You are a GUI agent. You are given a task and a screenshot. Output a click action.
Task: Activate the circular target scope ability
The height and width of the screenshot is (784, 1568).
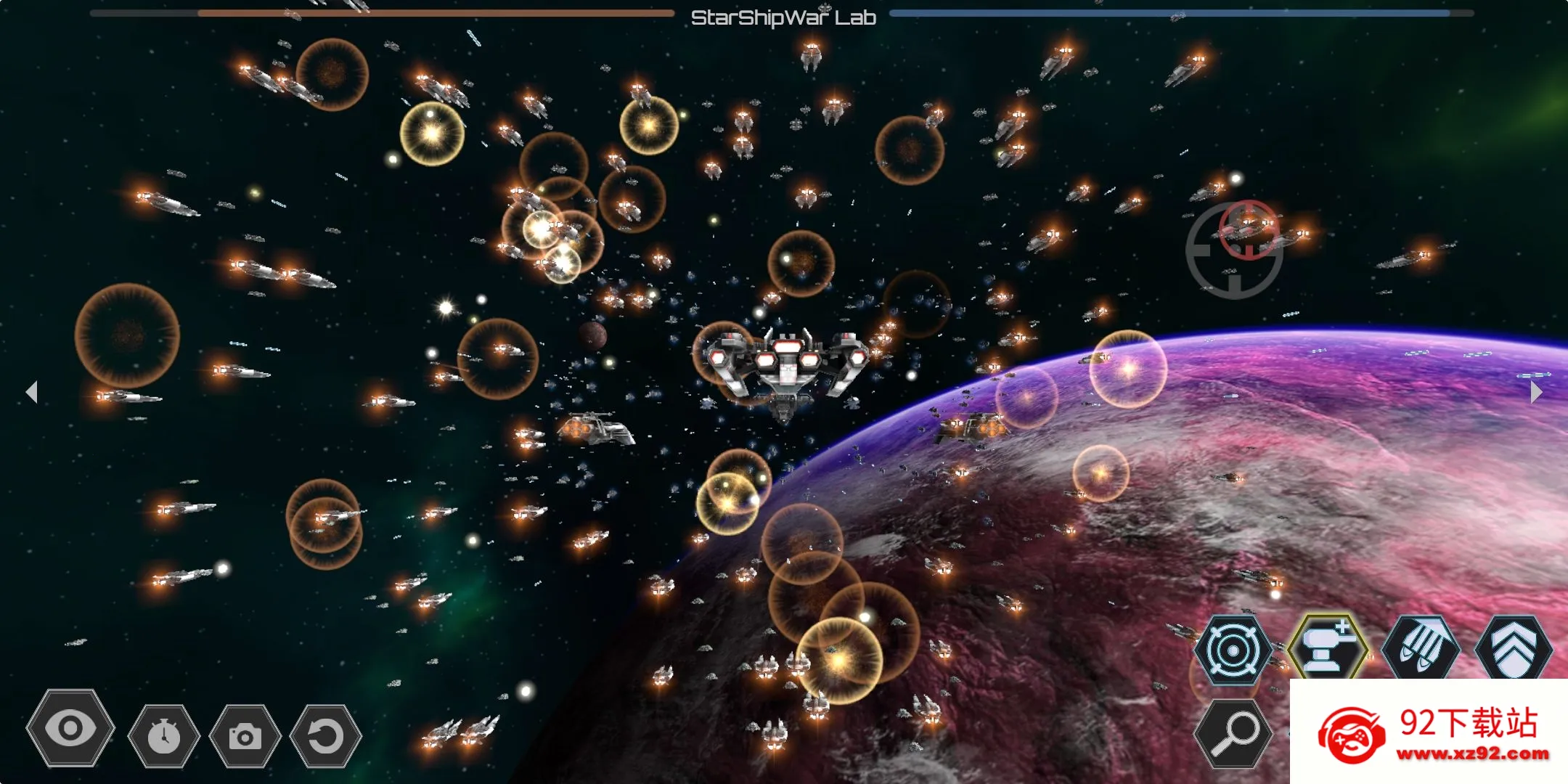click(1232, 650)
